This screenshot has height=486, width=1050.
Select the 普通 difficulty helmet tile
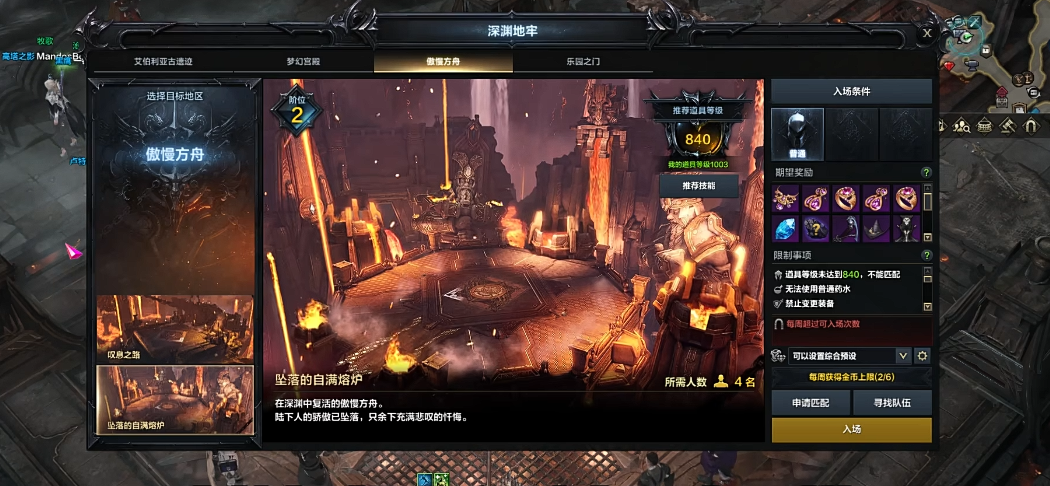click(x=798, y=132)
